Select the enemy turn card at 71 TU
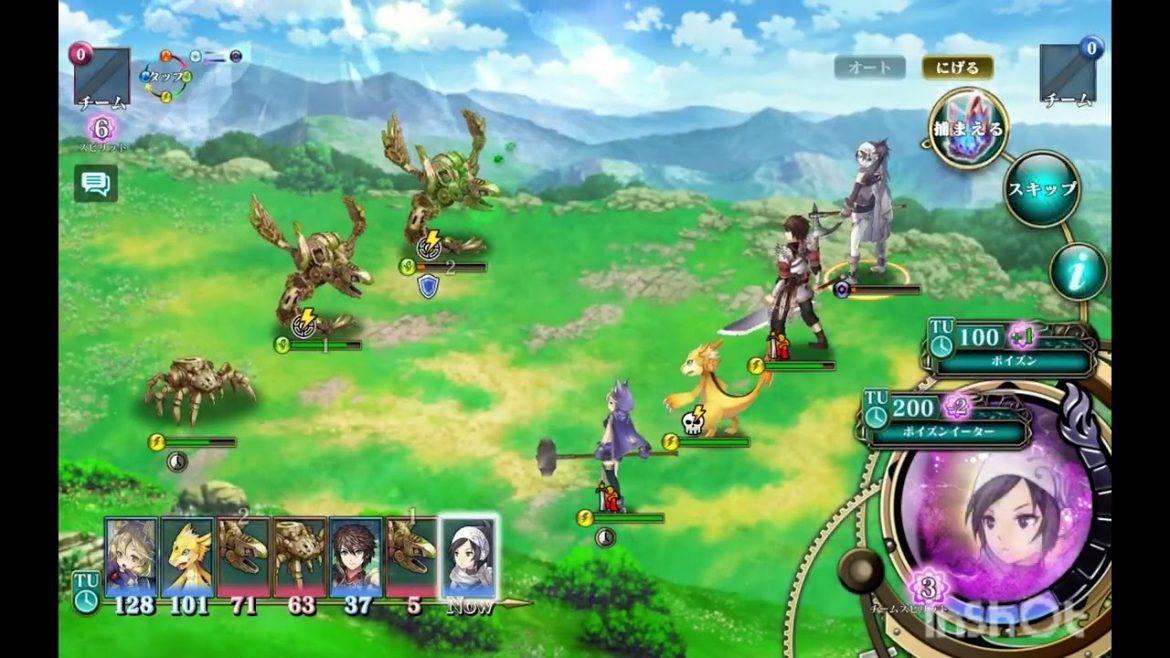The height and width of the screenshot is (658, 1170). [x=244, y=556]
